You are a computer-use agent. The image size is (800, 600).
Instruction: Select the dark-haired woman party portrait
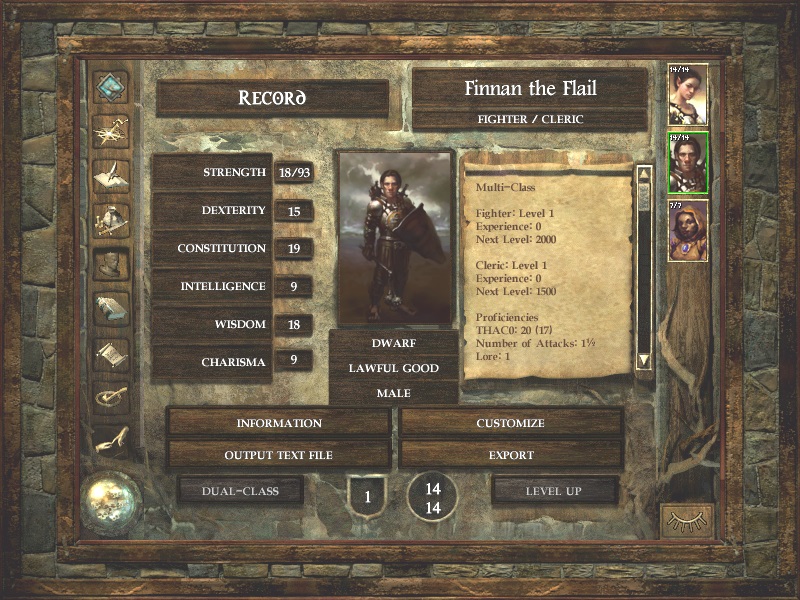pos(688,95)
